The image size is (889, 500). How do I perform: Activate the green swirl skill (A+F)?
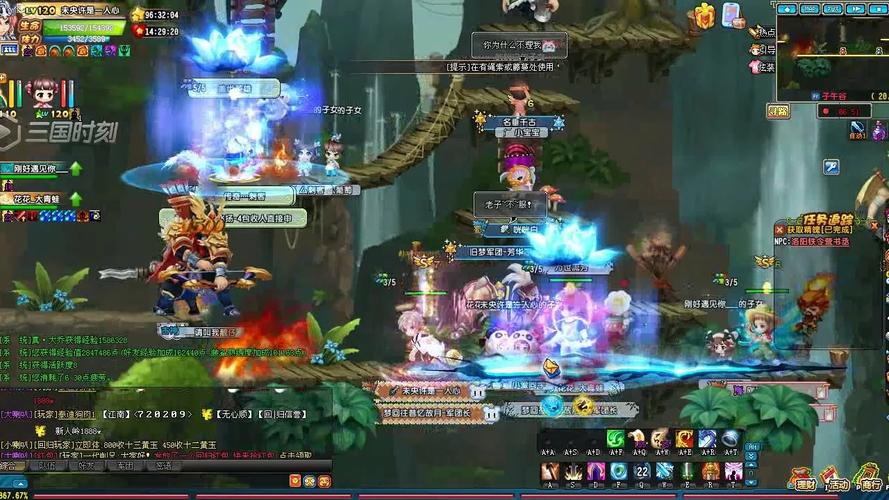pyautogui.click(x=616, y=440)
